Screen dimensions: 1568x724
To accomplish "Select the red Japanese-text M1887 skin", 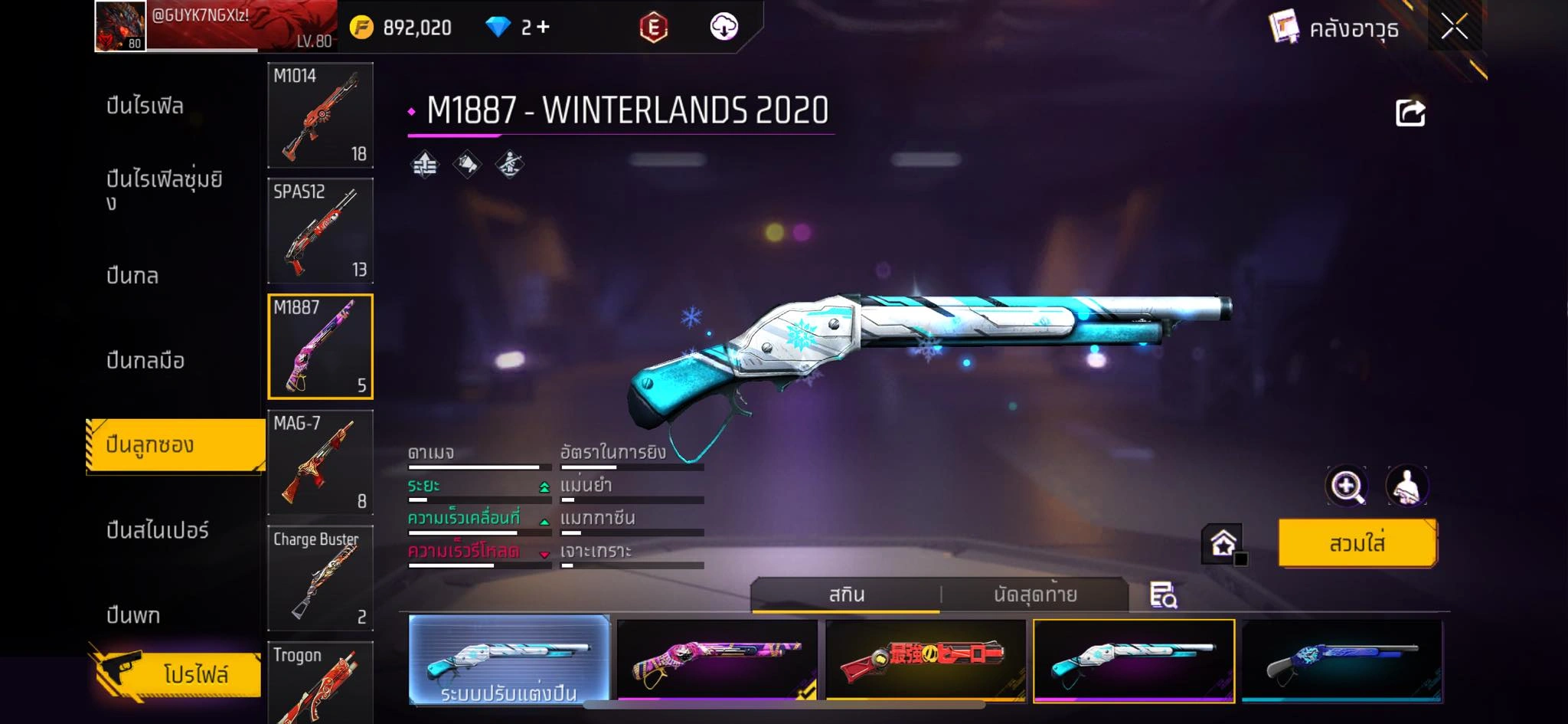I will 926,660.
